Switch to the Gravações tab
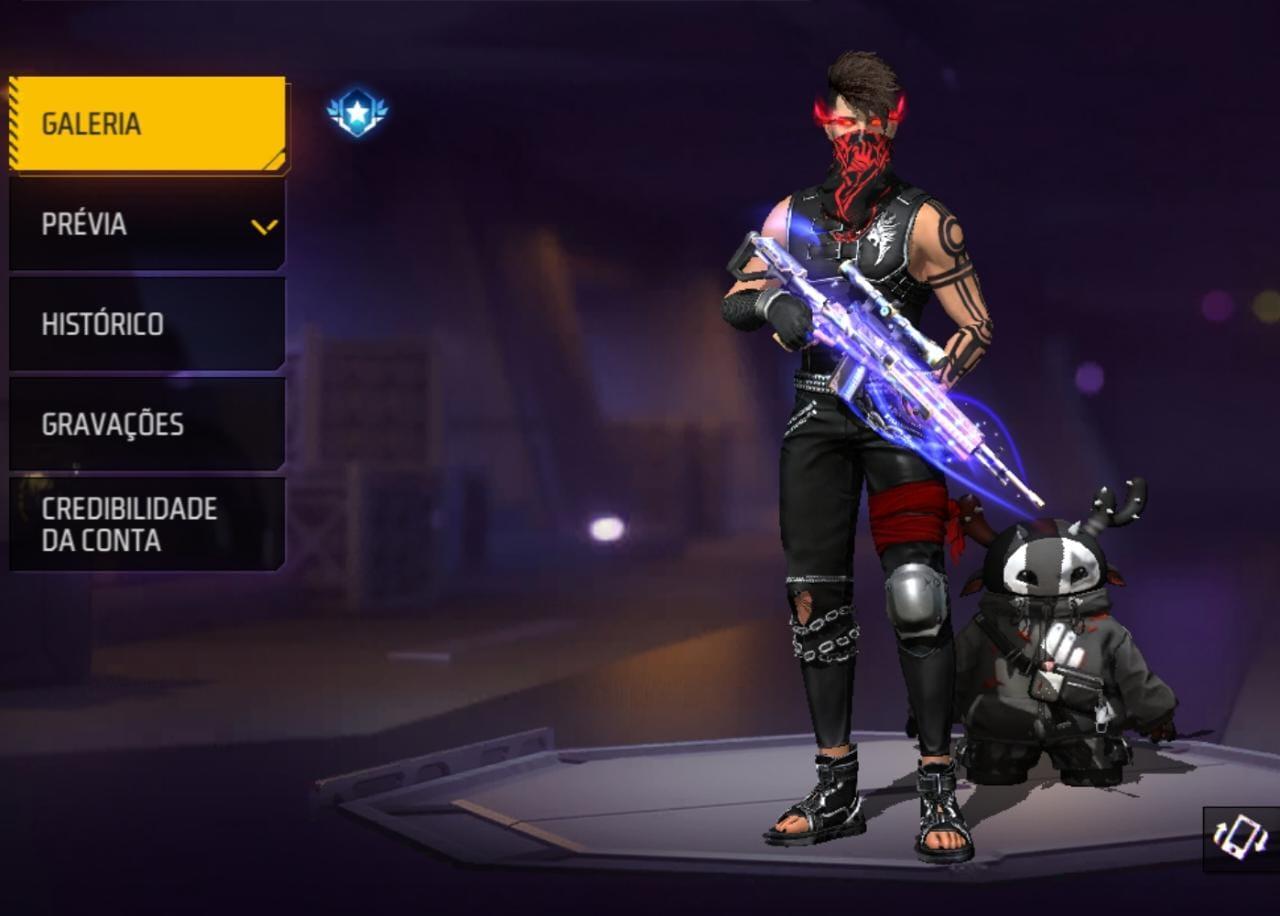1280x916 pixels. (x=147, y=424)
